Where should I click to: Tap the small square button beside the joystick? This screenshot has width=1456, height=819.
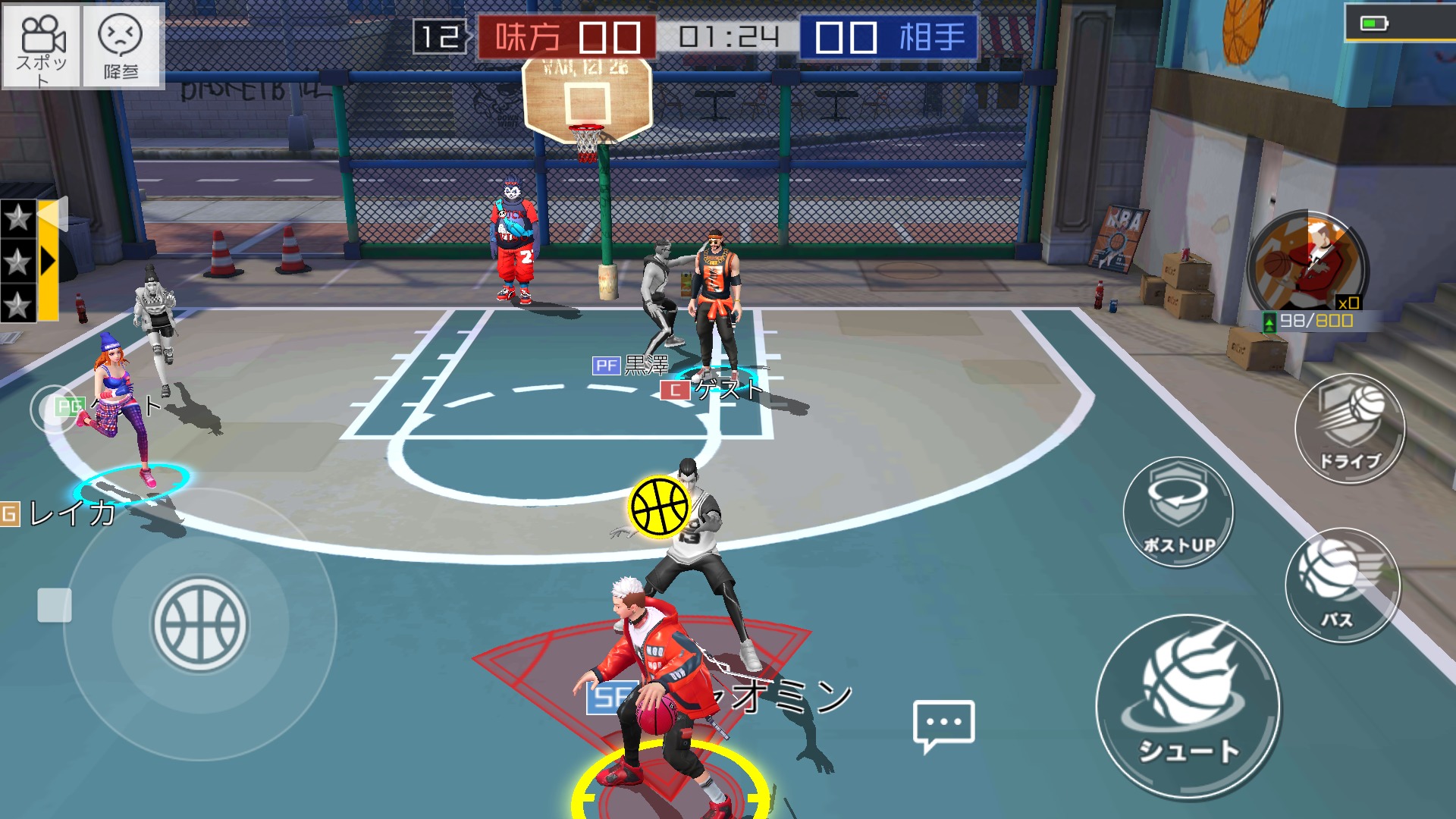(x=55, y=605)
